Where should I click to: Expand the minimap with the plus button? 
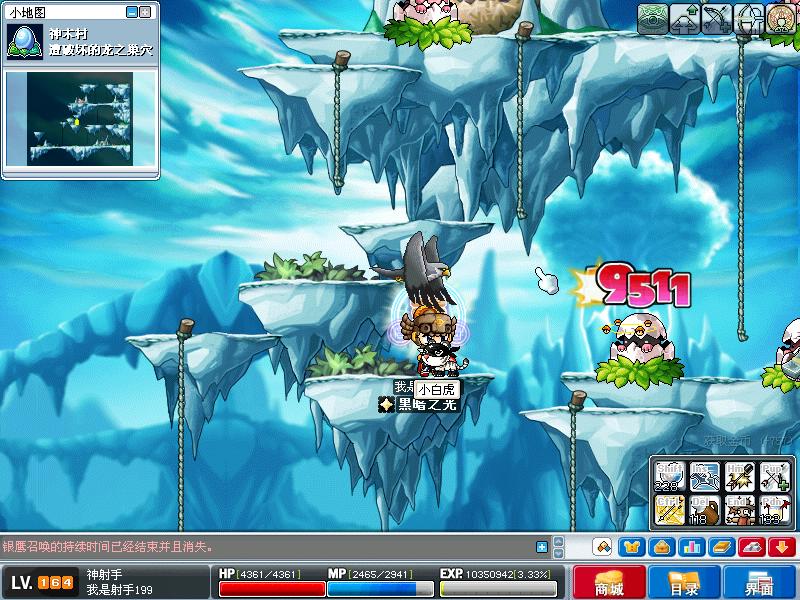click(x=146, y=12)
